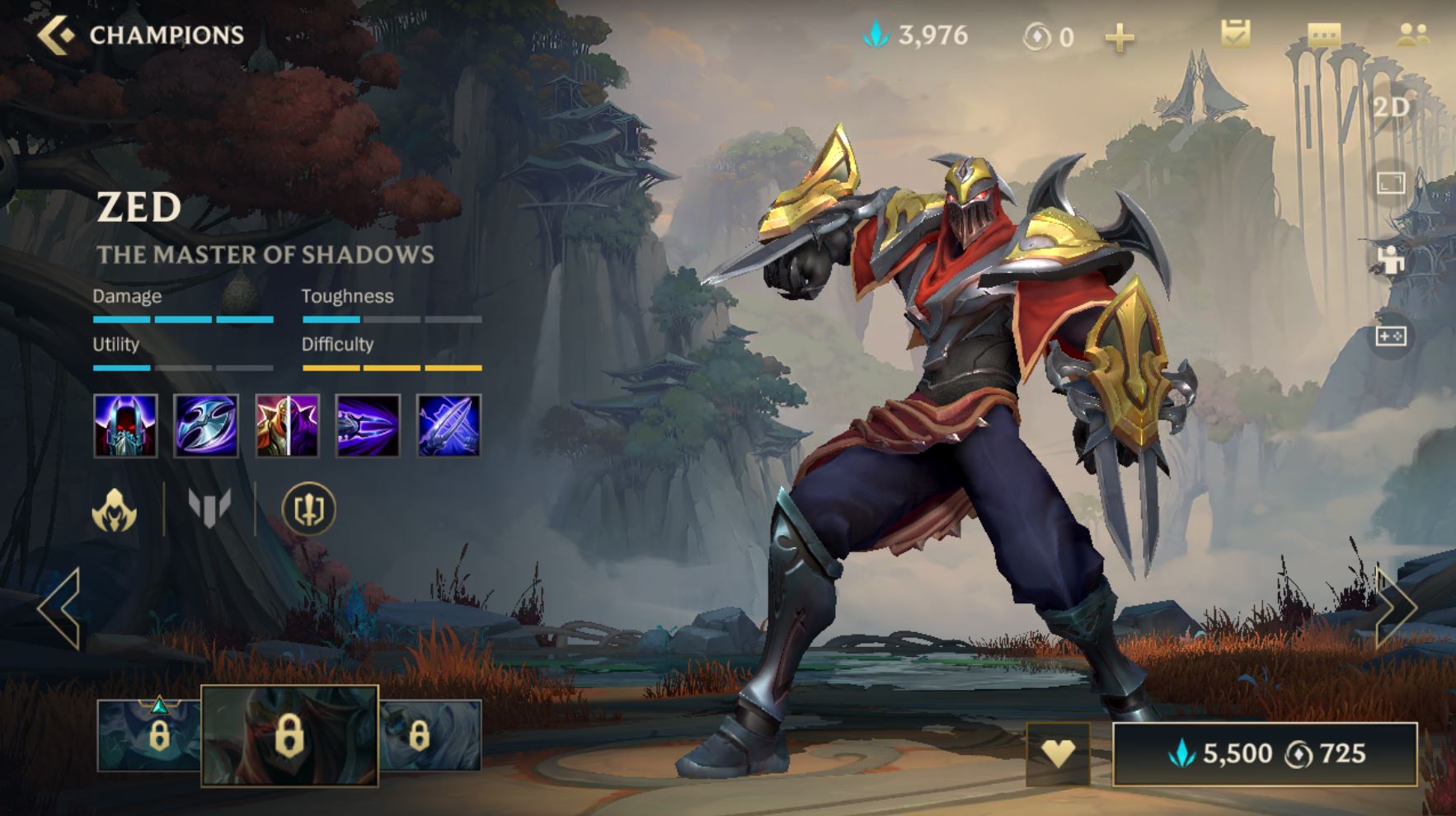
Task: View Zed's Shadow Slash ability
Action: [368, 425]
